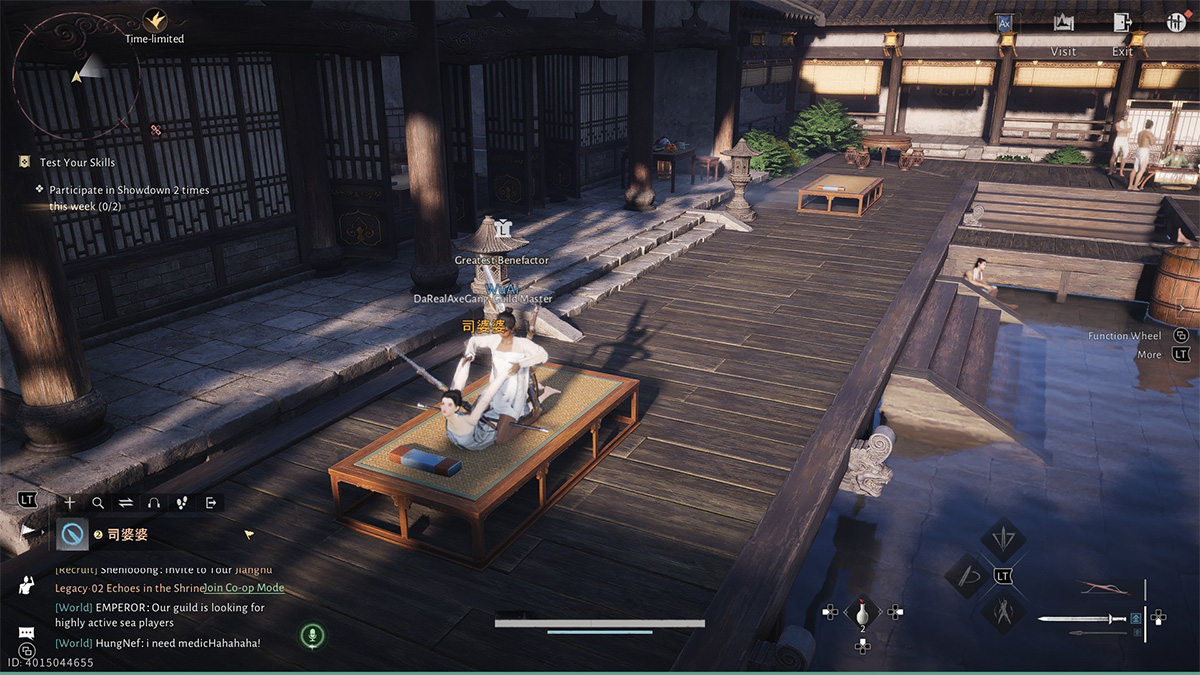This screenshot has width=1200, height=675.
Task: Use the white potion bottle item
Action: pos(862,612)
